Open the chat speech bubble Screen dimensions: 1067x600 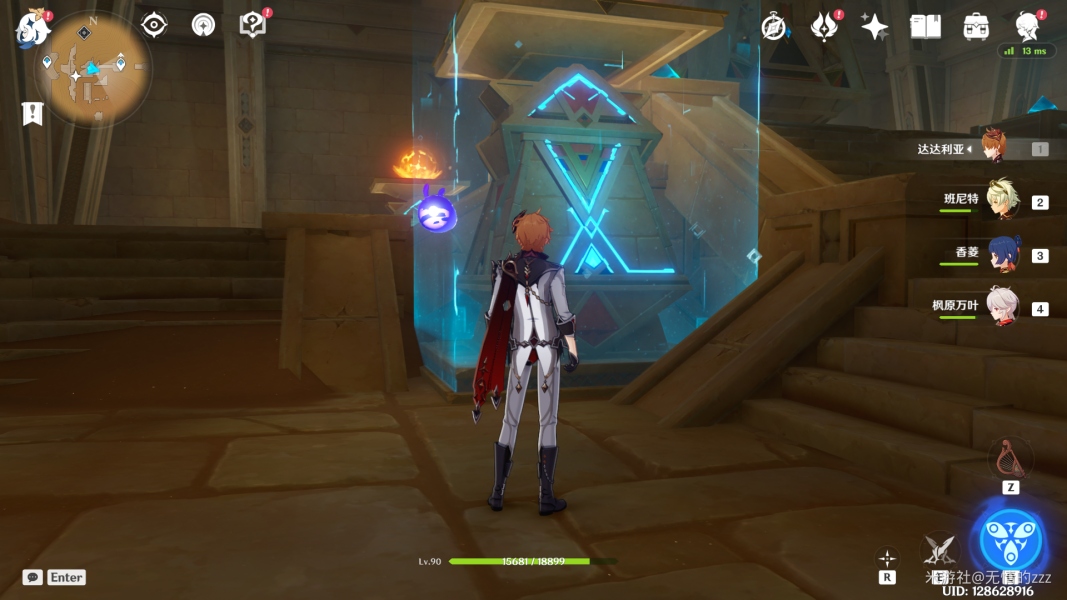[33, 577]
